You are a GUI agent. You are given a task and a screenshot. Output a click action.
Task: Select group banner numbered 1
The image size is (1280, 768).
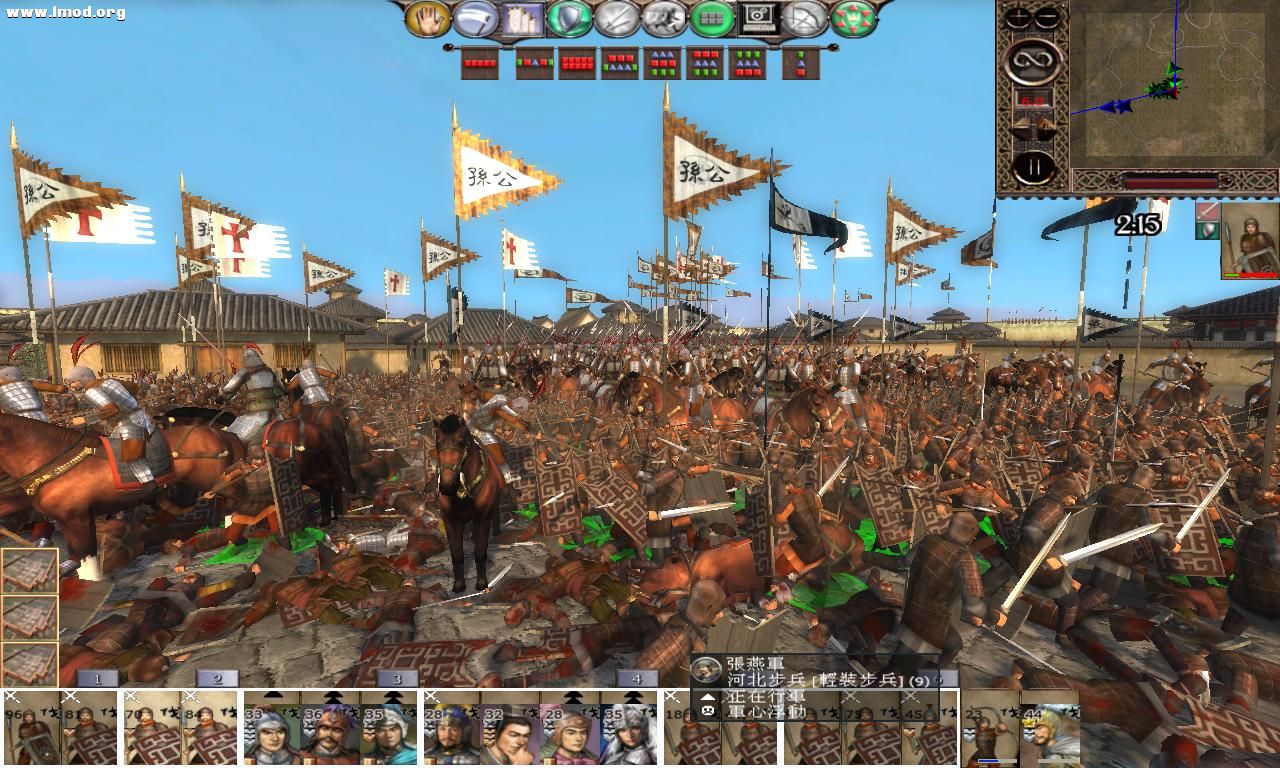[97, 677]
